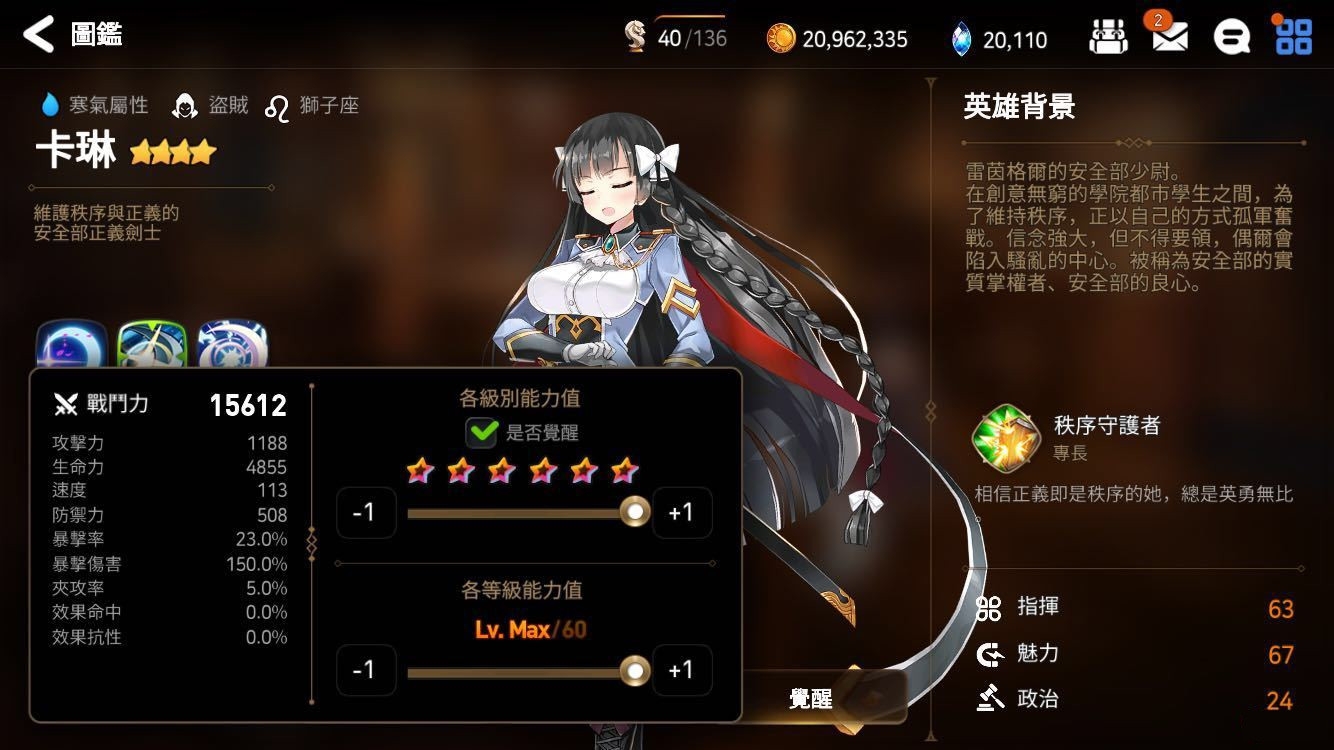The image size is (1334, 750).
Task: Open the blue grid main menu
Action: point(1293,36)
